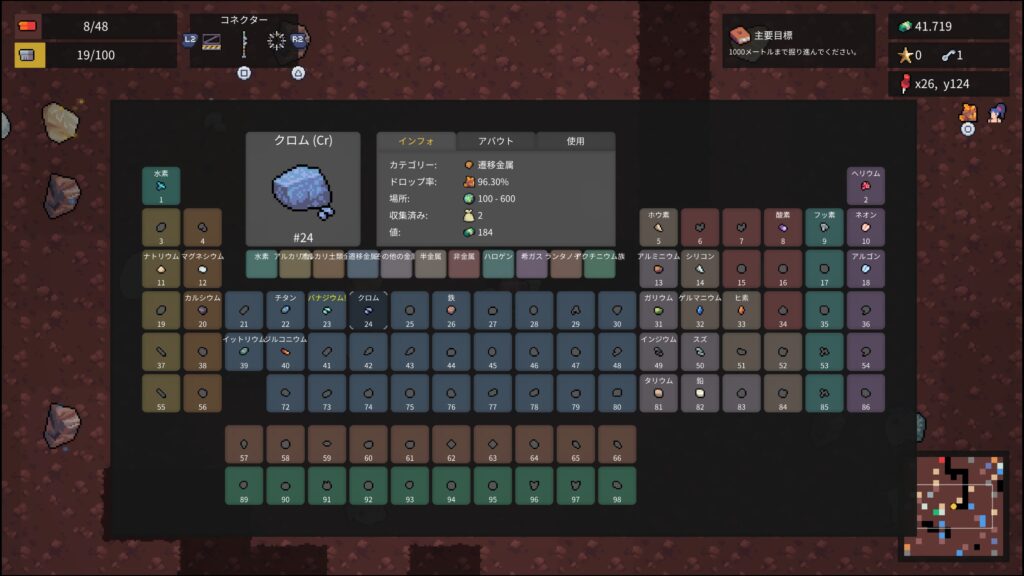The height and width of the screenshot is (576, 1024).
Task: Pick the チタン element tile
Action: point(285,311)
